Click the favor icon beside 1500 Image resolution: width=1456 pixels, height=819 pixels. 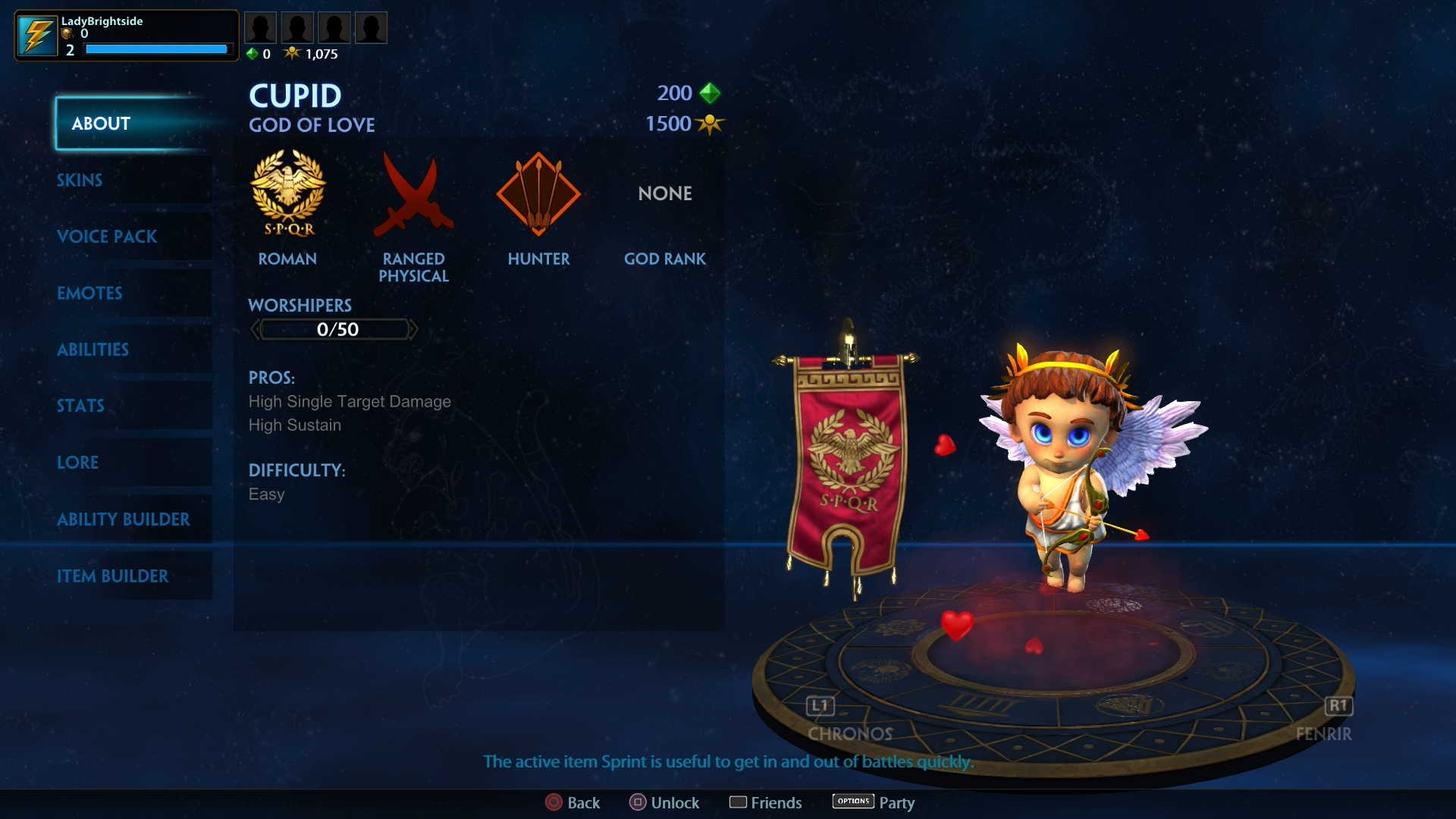point(711,124)
